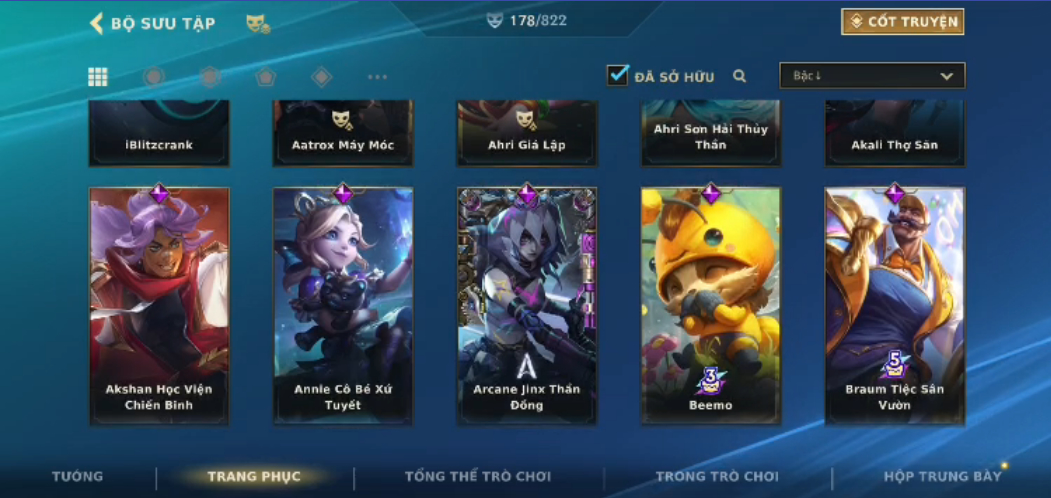Switch to the Tổng Thể Trò Chơi tab
1051x498 pixels.
pyautogui.click(x=479, y=476)
